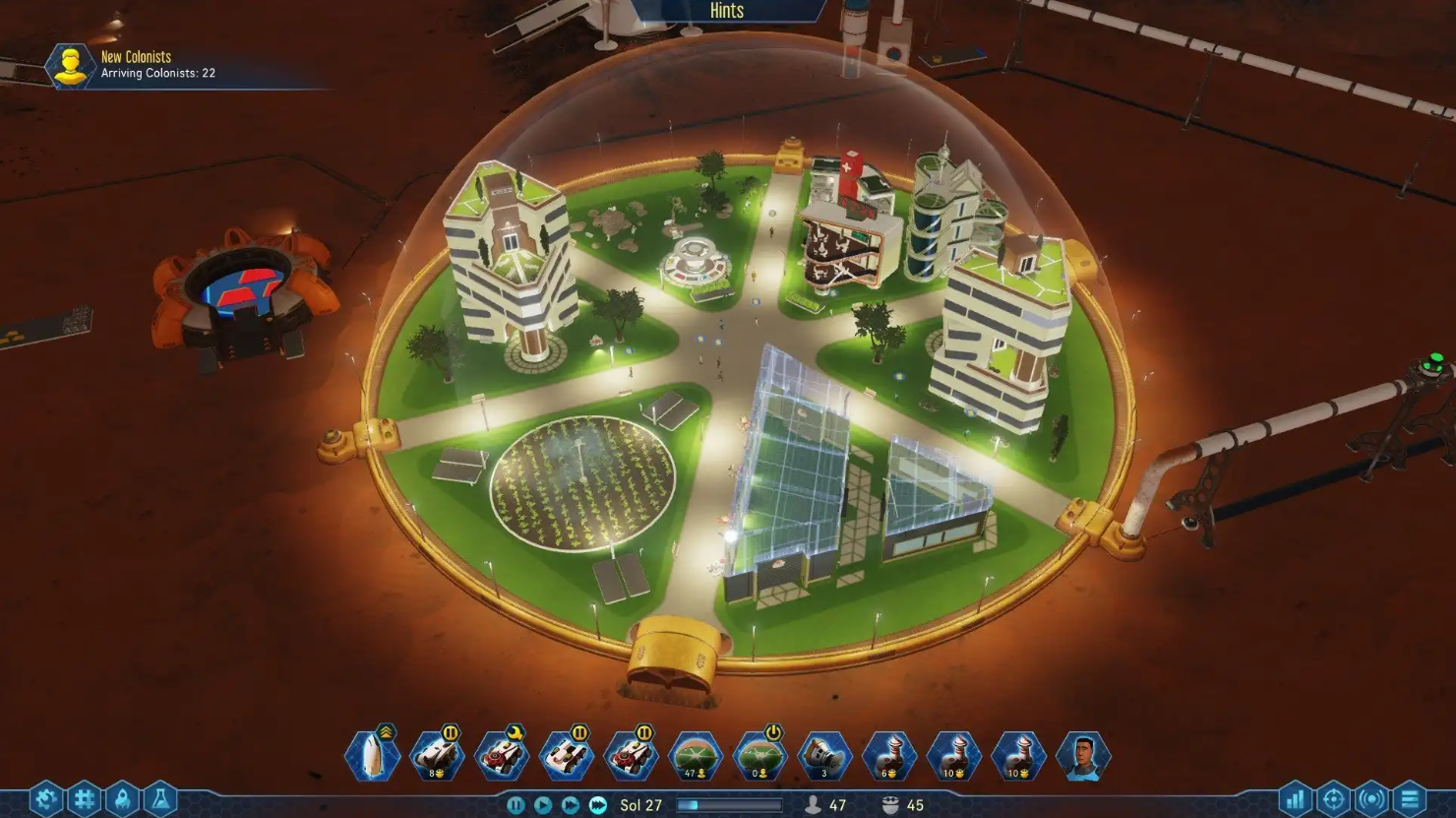Pause the game with pause control
Viewport: 1456px width, 818px height.
(x=516, y=804)
